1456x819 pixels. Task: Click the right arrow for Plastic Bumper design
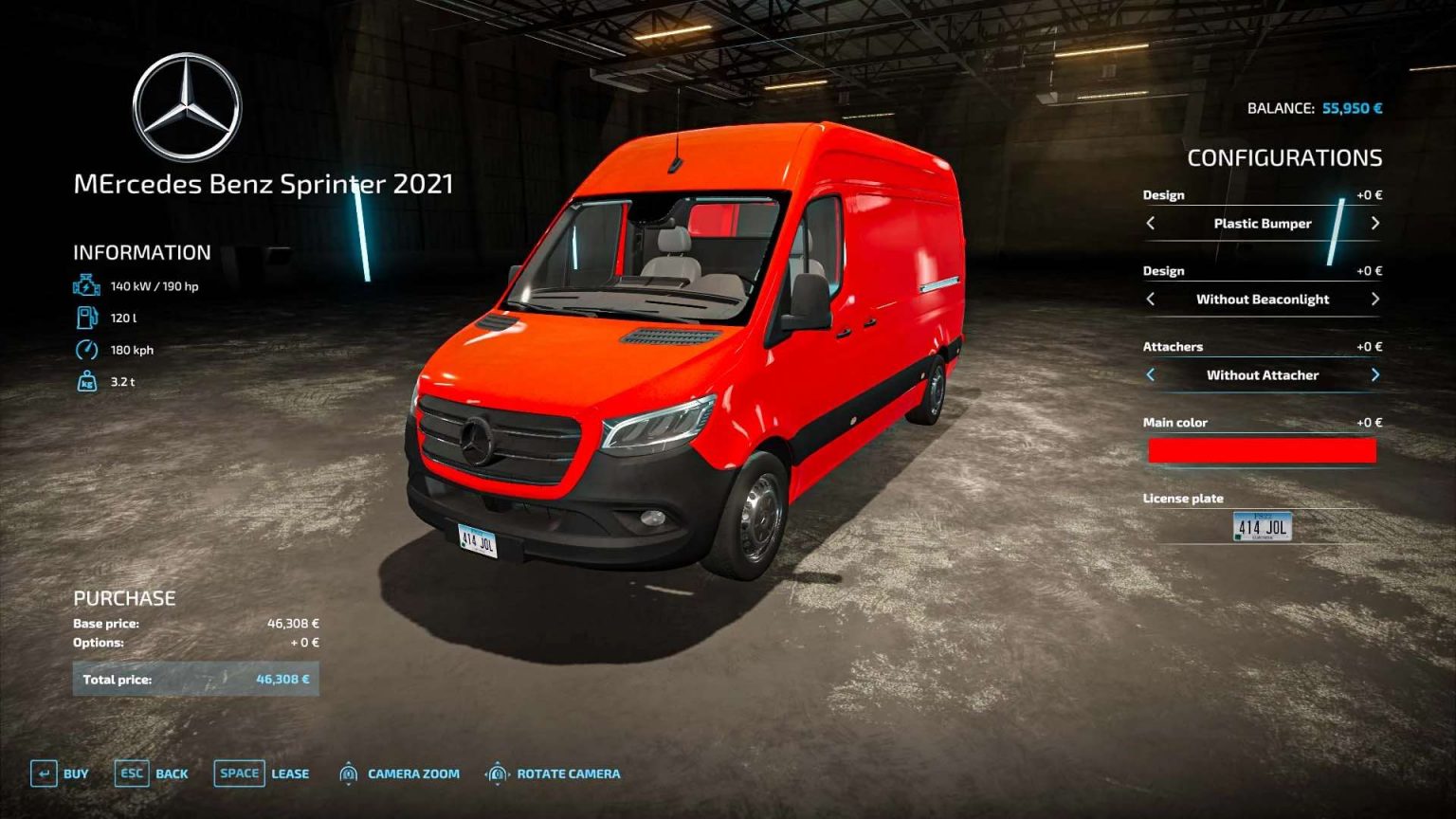tap(1375, 223)
